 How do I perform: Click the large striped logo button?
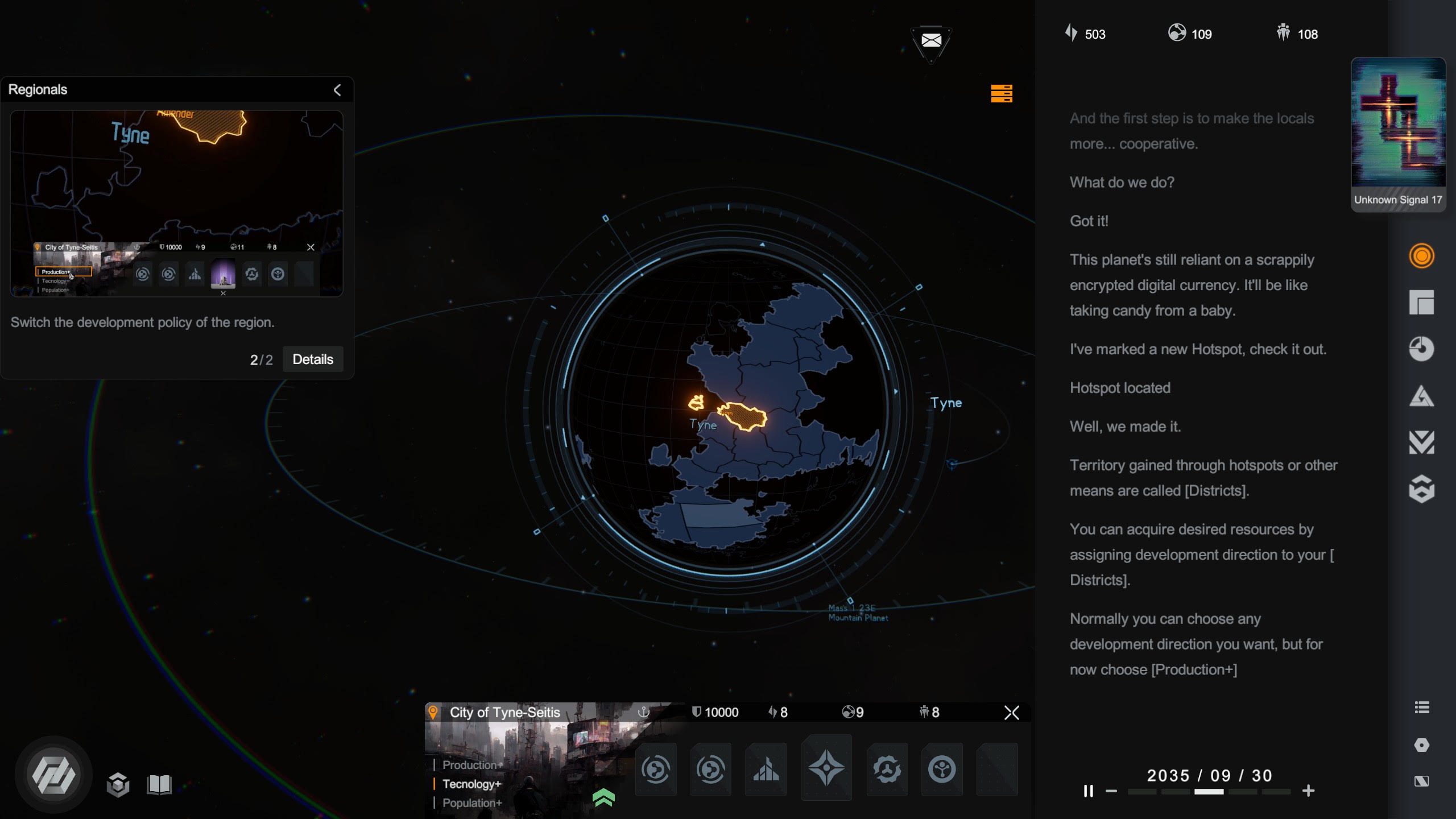[53, 775]
